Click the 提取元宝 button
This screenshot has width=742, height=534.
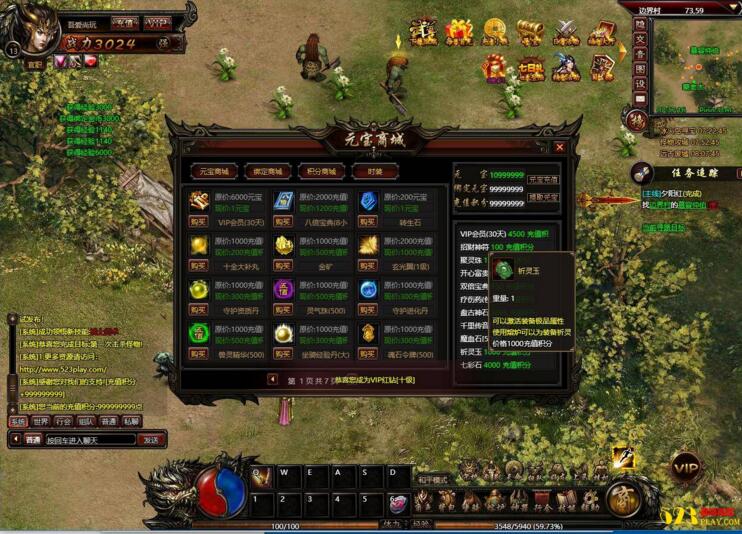543,197
